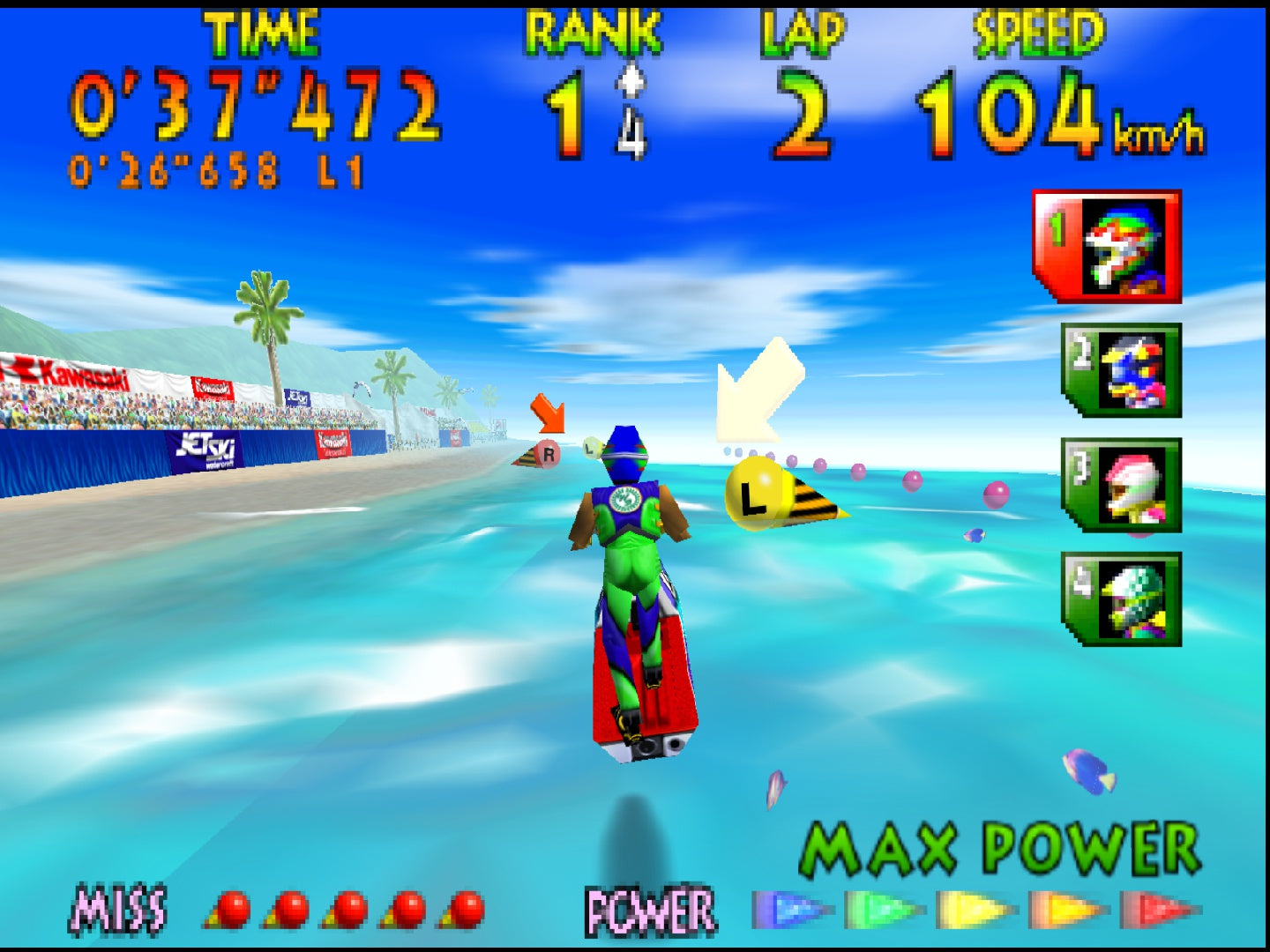Viewport: 1270px width, 952px height.
Task: Click the blue POWER gauge arrow
Action: click(789, 911)
